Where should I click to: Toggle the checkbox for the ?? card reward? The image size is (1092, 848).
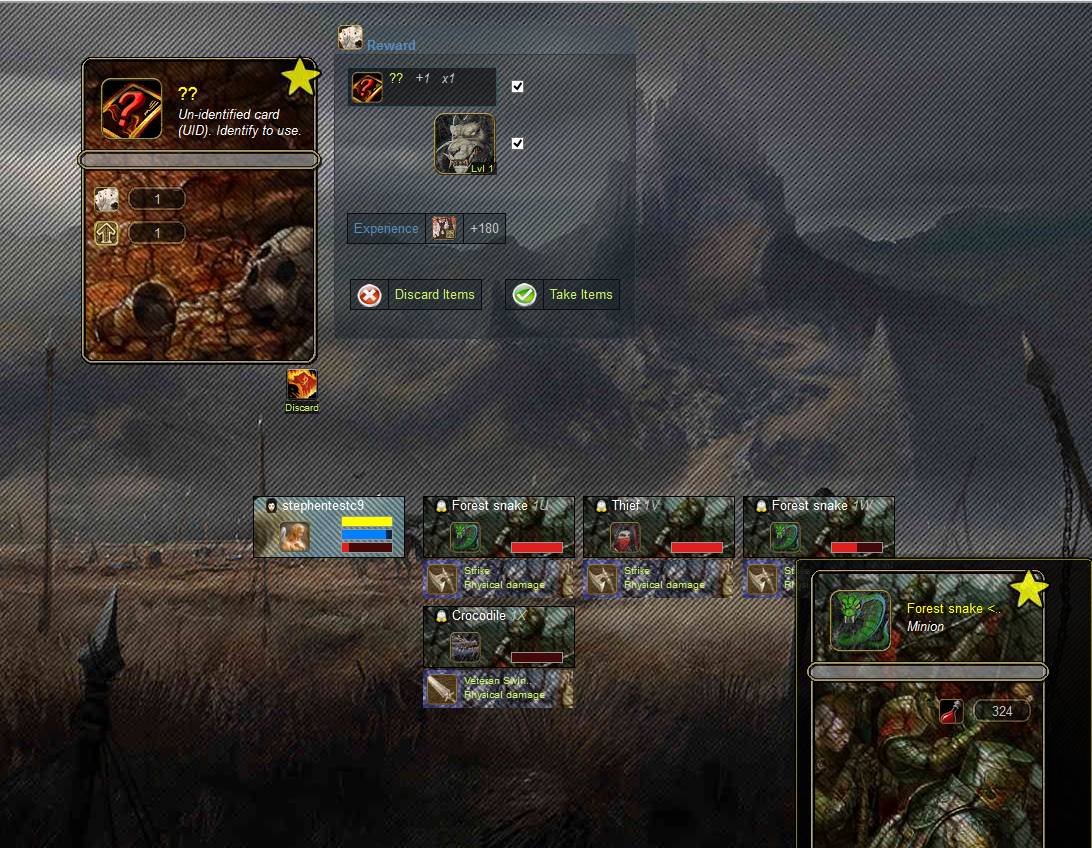pos(517,87)
